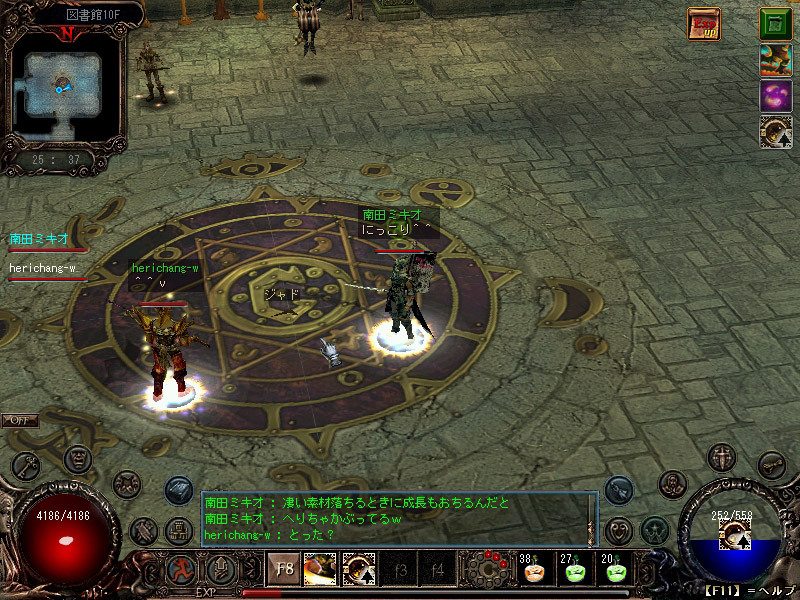Use the green potion with 27 count

pyautogui.click(x=574, y=571)
